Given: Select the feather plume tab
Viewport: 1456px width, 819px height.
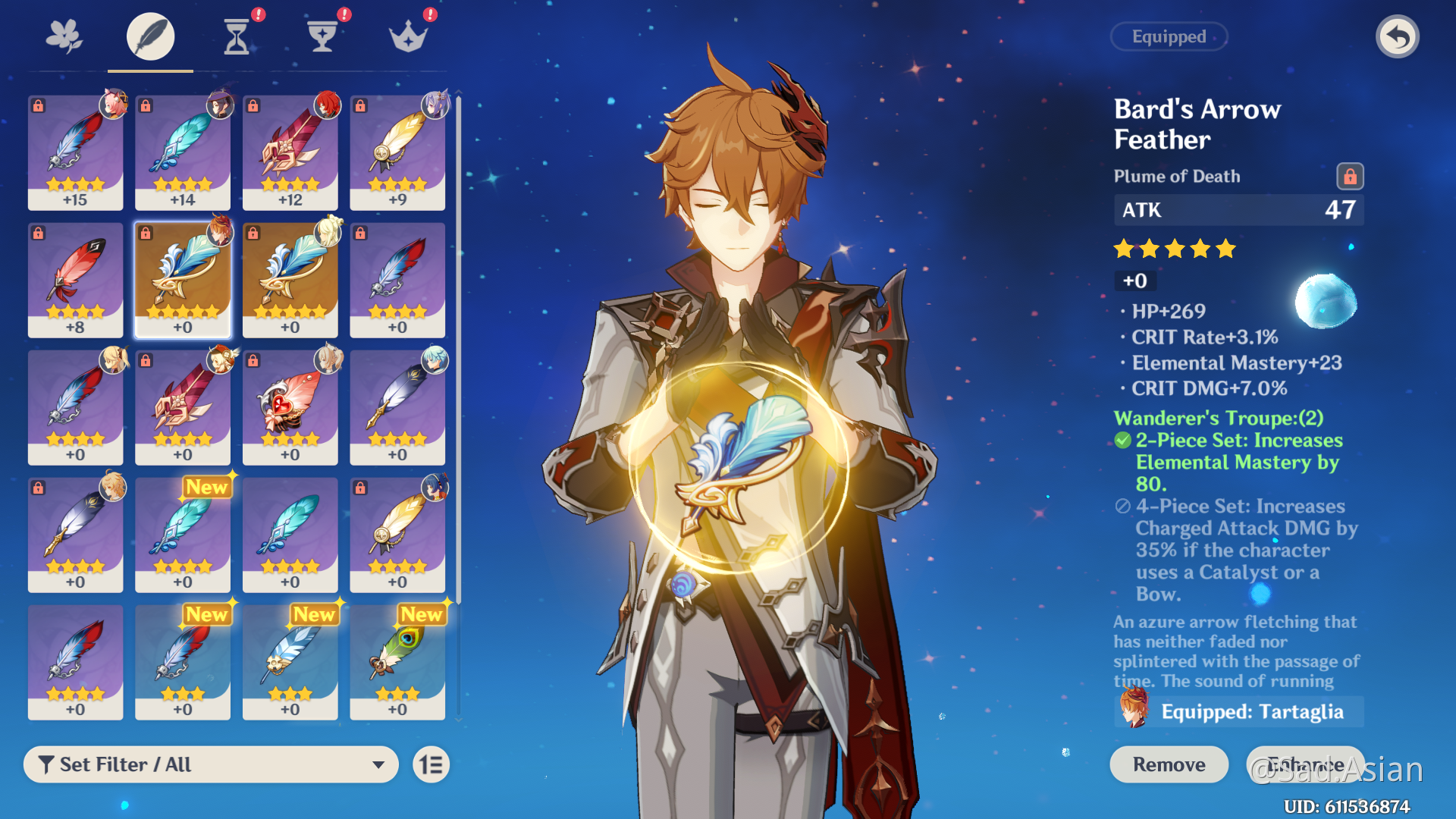Looking at the screenshot, I should 150,36.
